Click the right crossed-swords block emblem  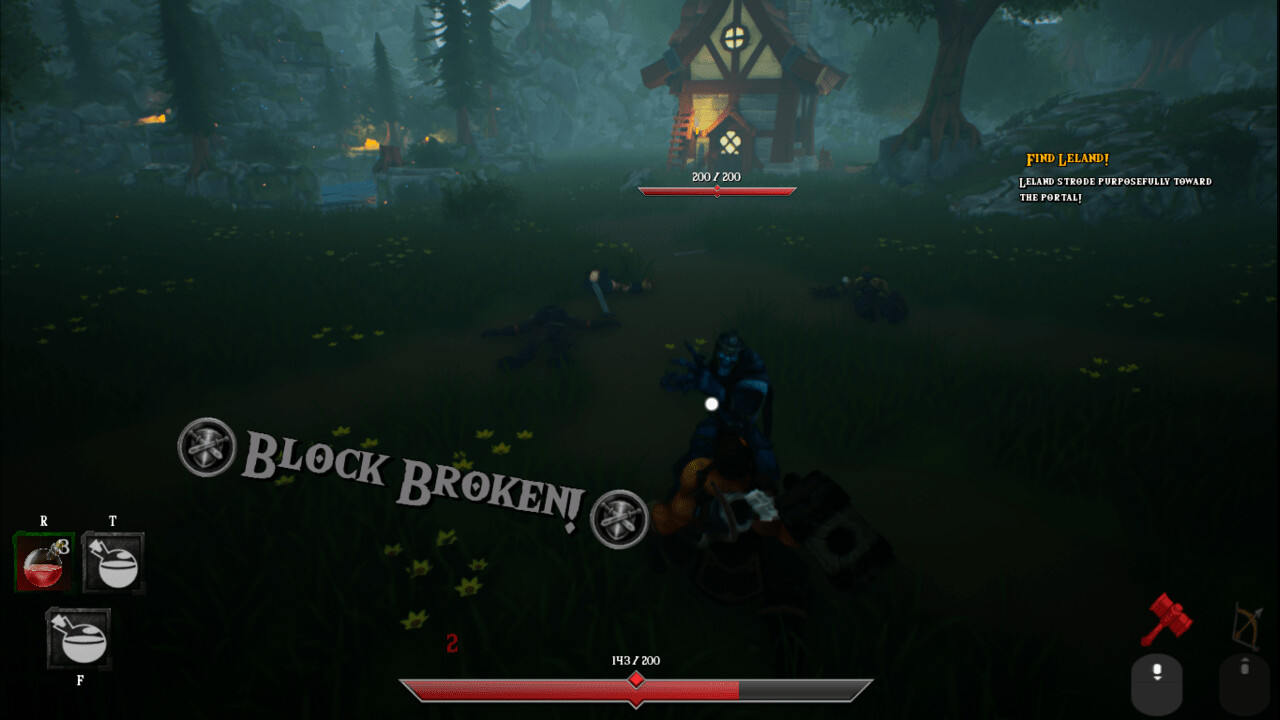tap(620, 518)
